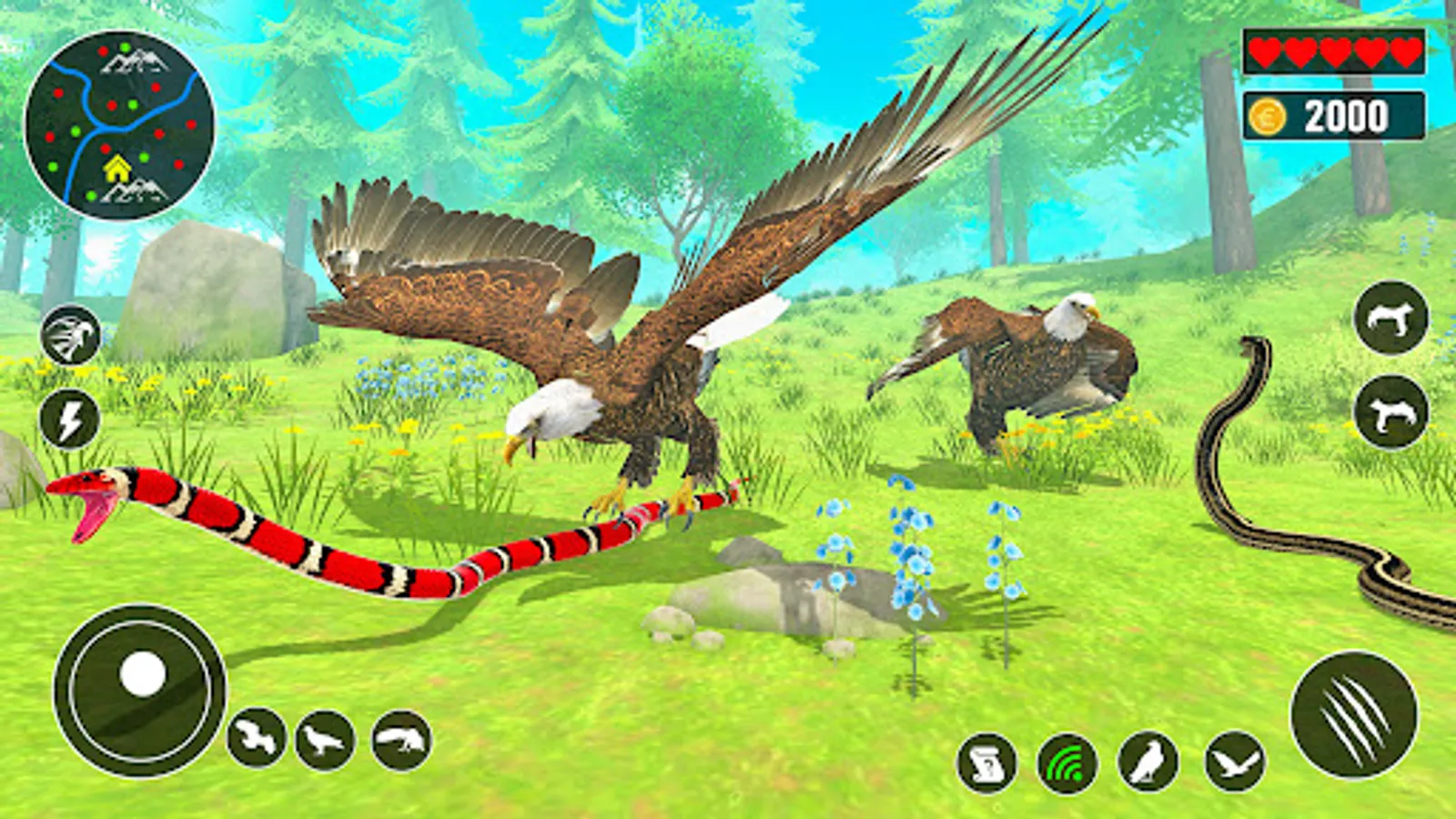Trigger the lightning bolt speed boost
The width and height of the screenshot is (1456, 819).
[70, 420]
